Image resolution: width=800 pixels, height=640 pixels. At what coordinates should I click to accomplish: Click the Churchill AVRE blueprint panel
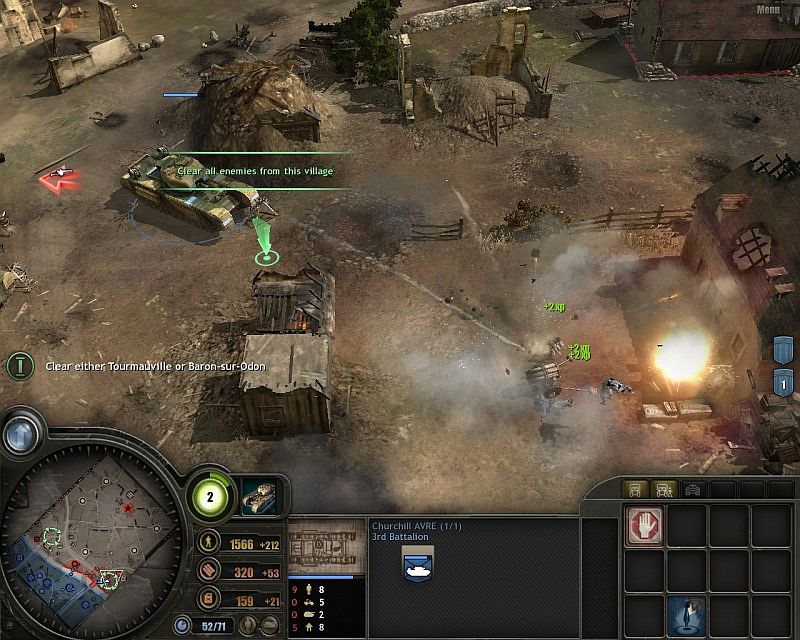click(x=323, y=546)
